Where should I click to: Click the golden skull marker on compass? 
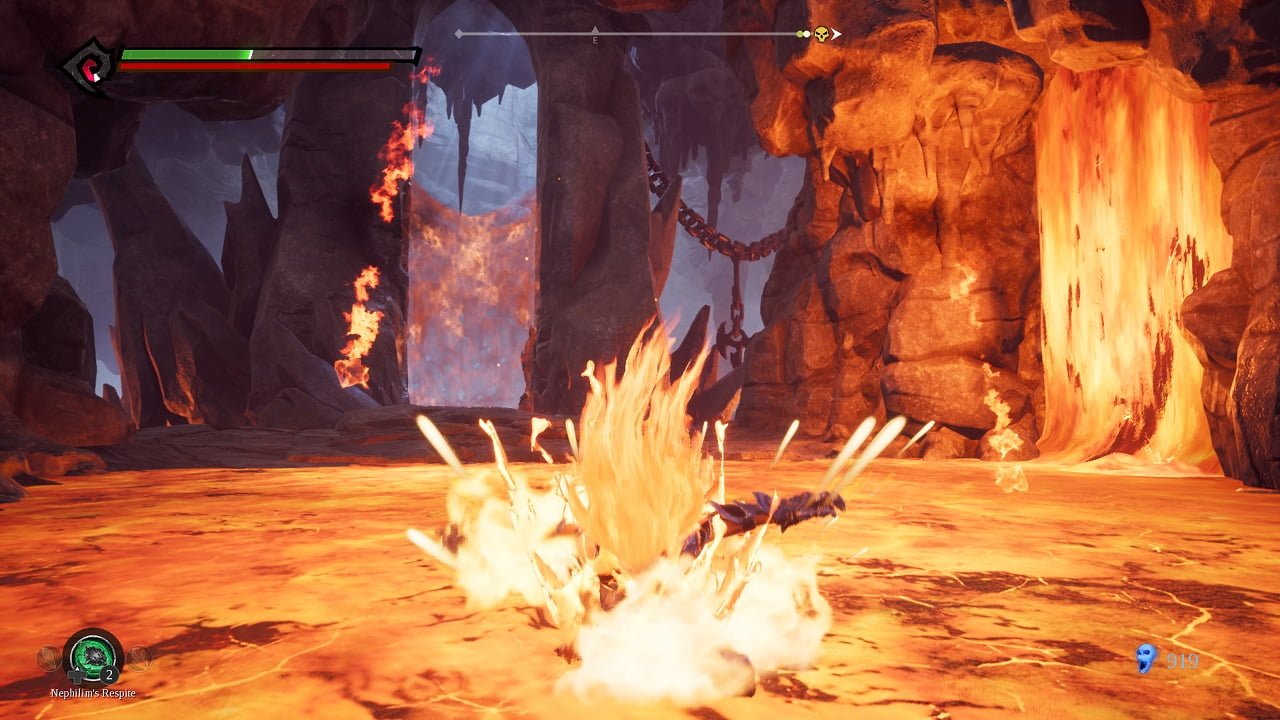821,34
